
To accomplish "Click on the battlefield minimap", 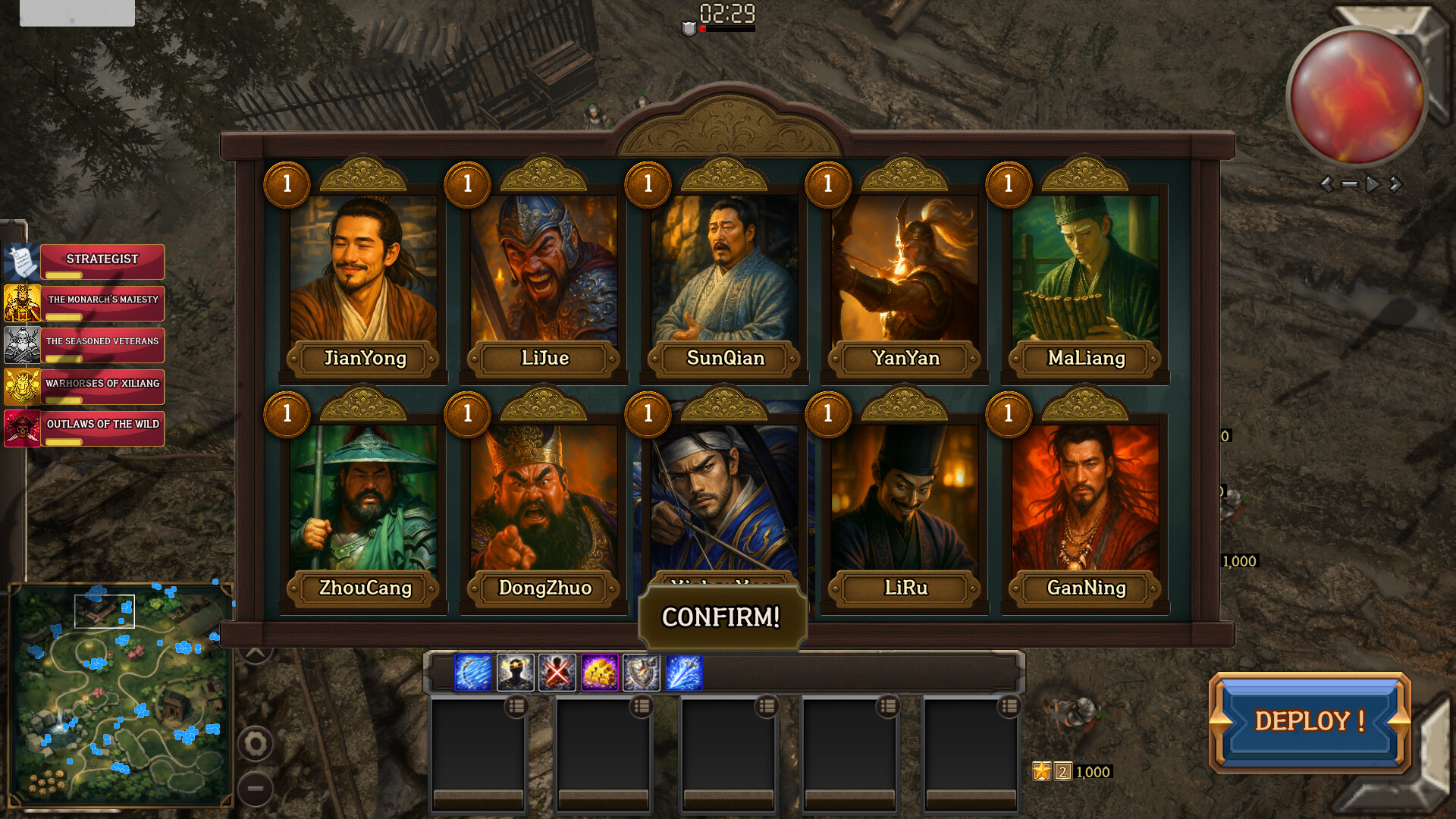I will pos(121,694).
